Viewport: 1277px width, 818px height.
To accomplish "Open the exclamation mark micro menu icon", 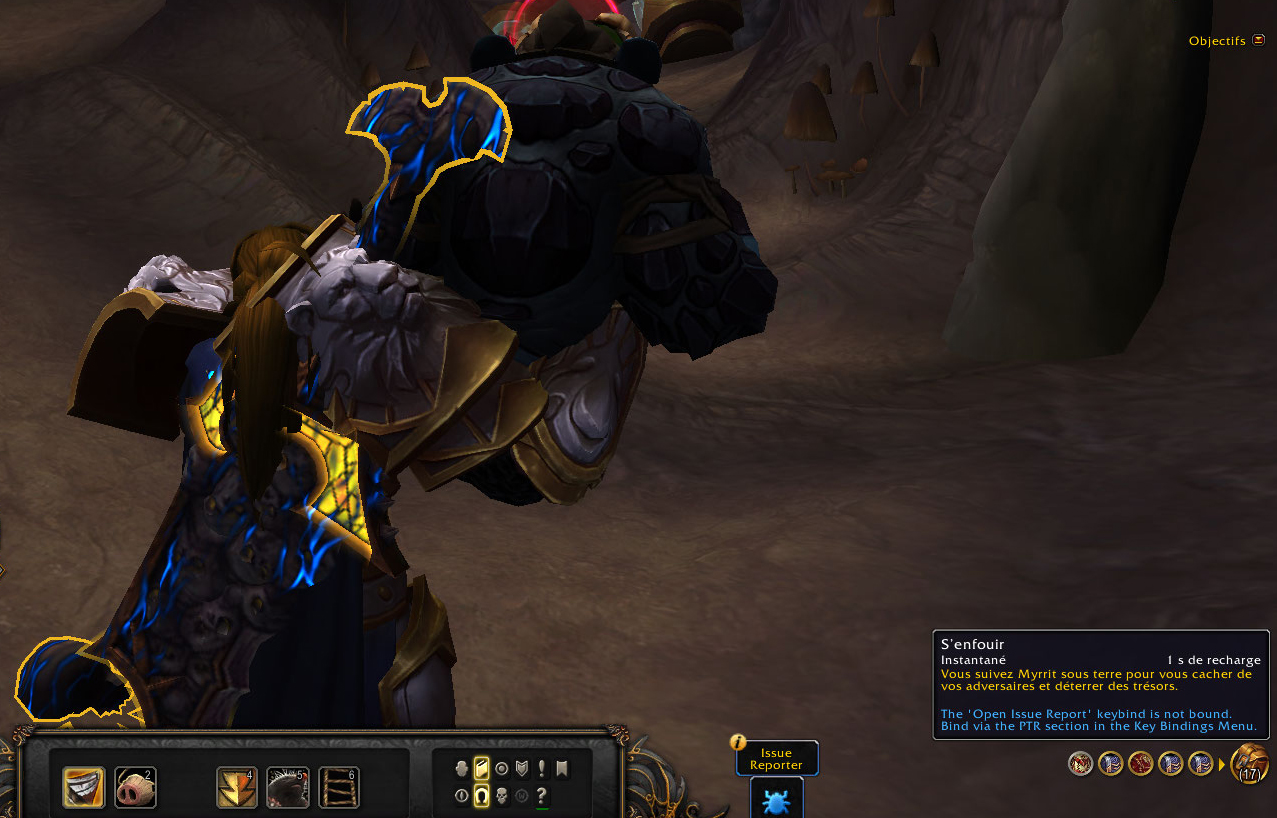I will (x=542, y=768).
